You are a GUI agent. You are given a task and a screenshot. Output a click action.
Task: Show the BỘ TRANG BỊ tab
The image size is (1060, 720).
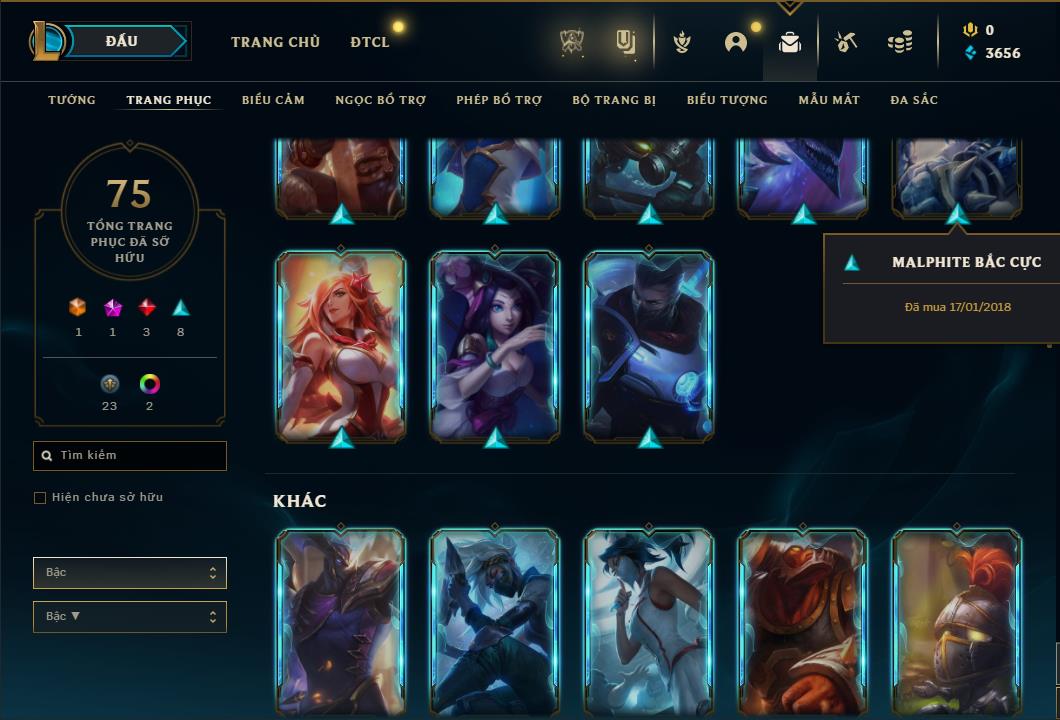coord(614,100)
